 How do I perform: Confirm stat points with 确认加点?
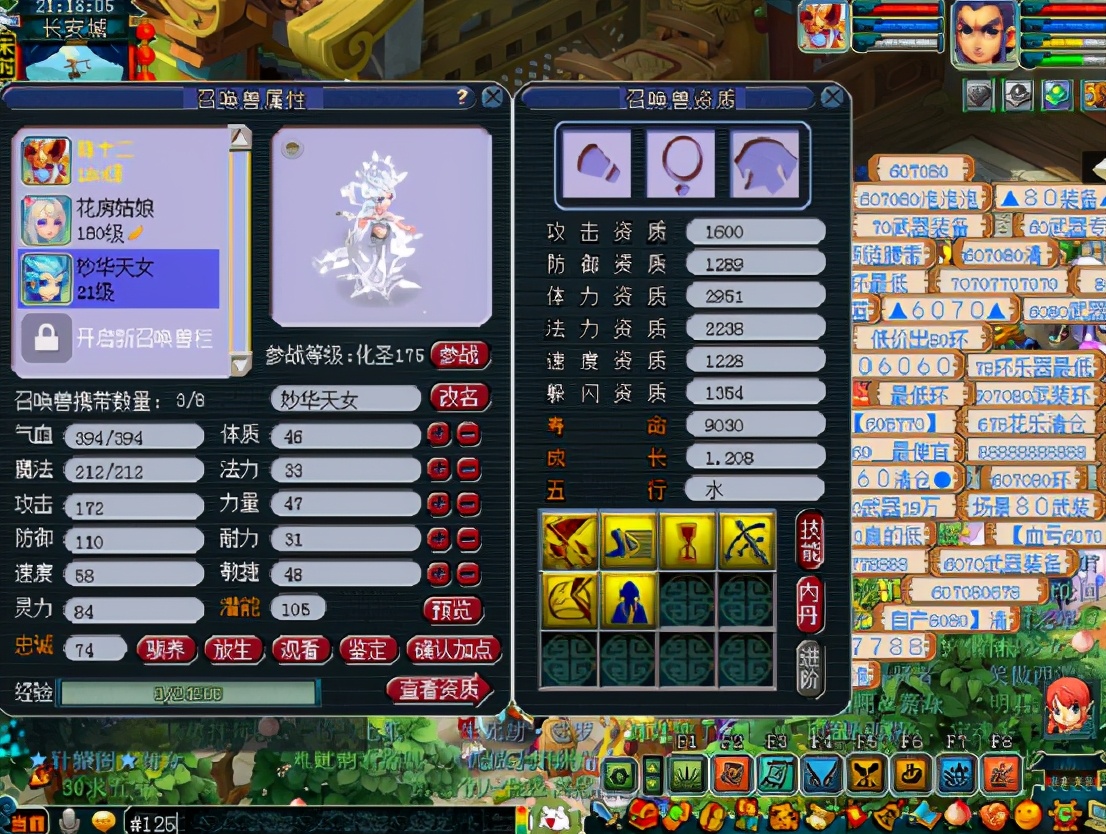(452, 650)
